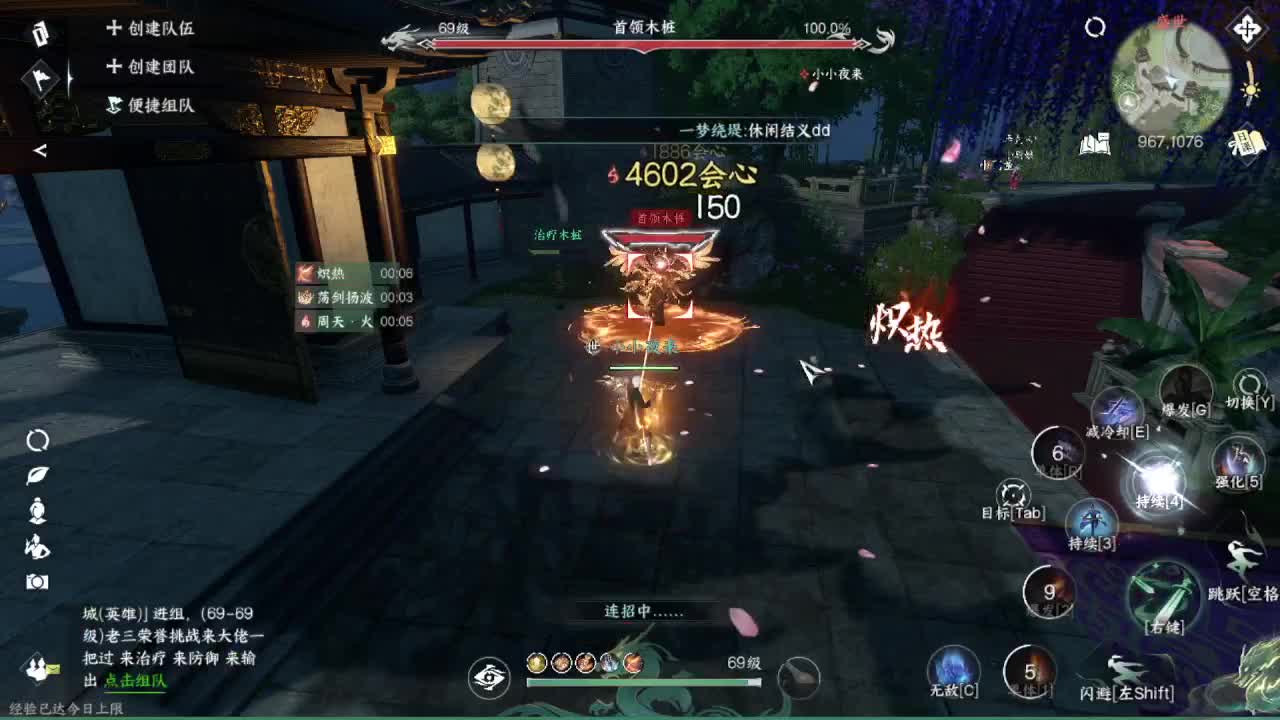Click 创建团队 to create a raid
1280x720 pixels.
point(150,66)
